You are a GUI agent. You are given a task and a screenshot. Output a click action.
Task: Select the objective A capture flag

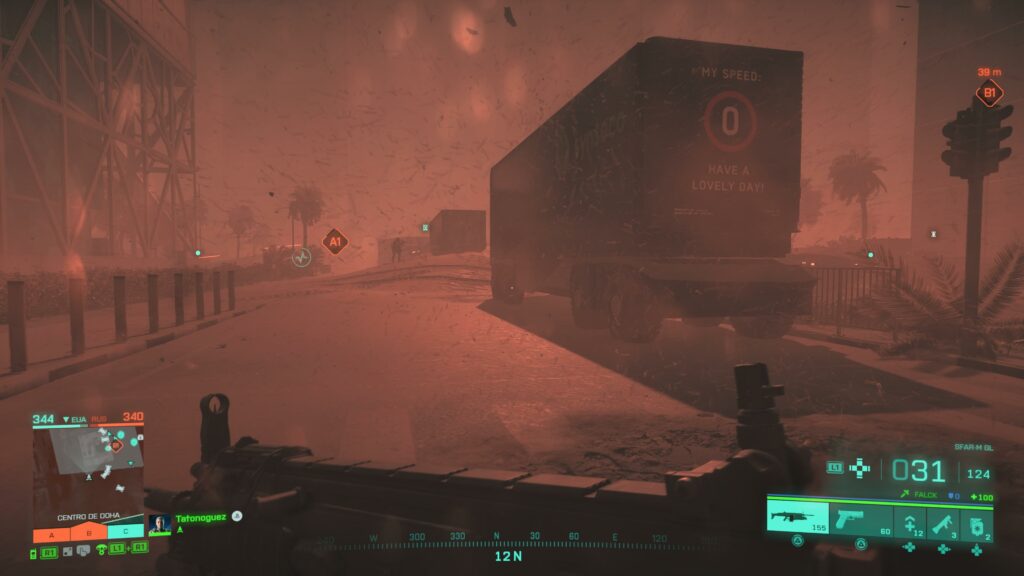[50, 533]
